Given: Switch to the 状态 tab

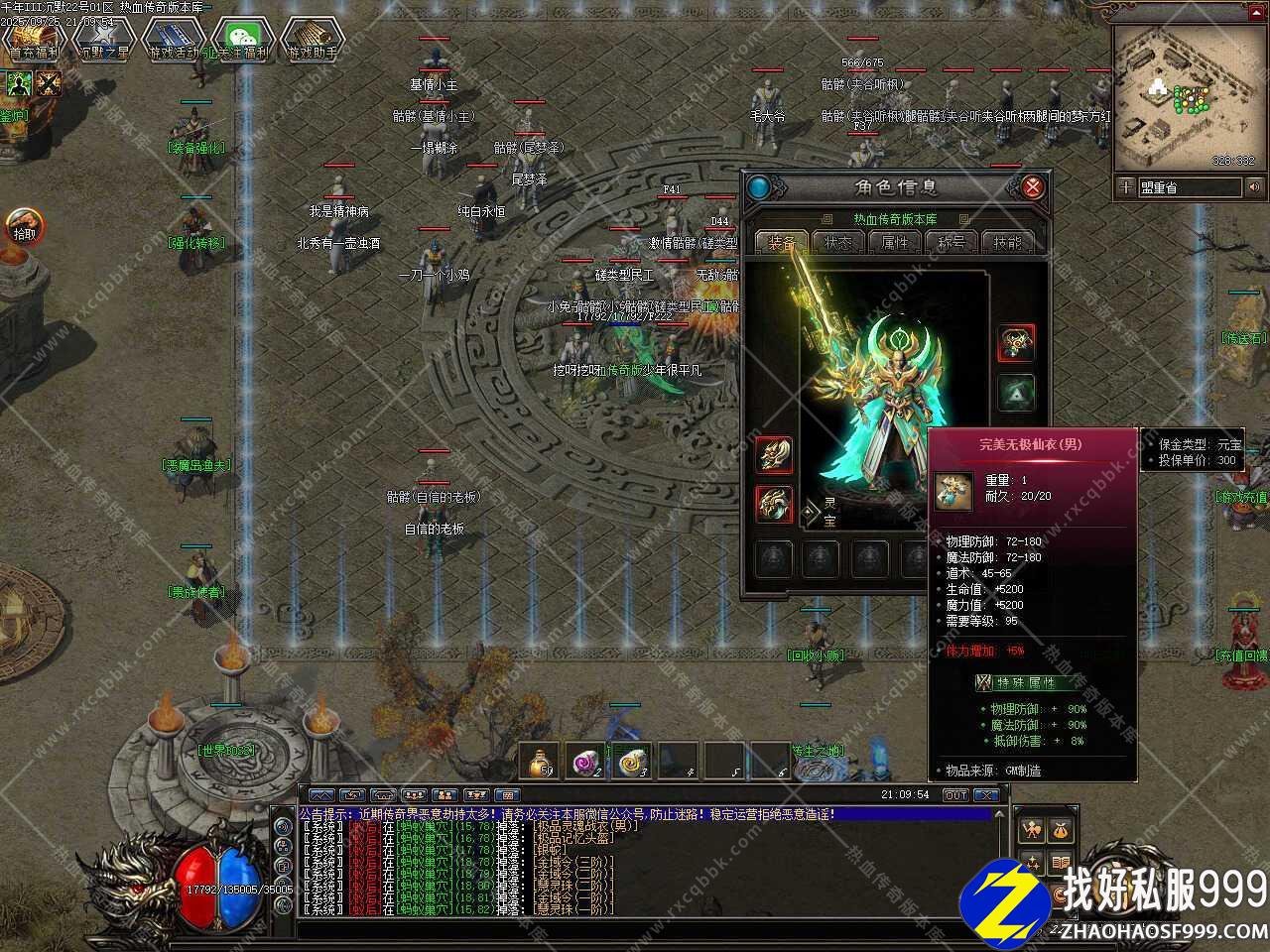Looking at the screenshot, I should (836, 242).
